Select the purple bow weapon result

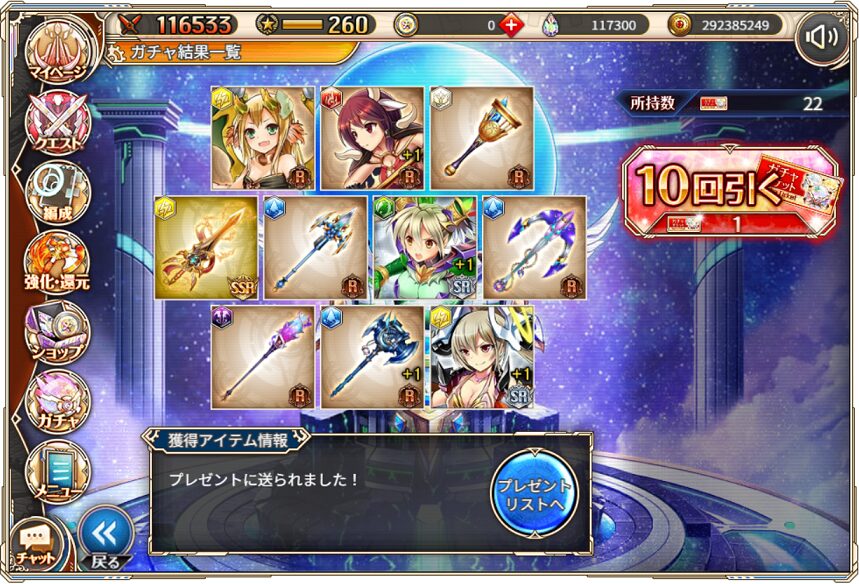coord(534,248)
